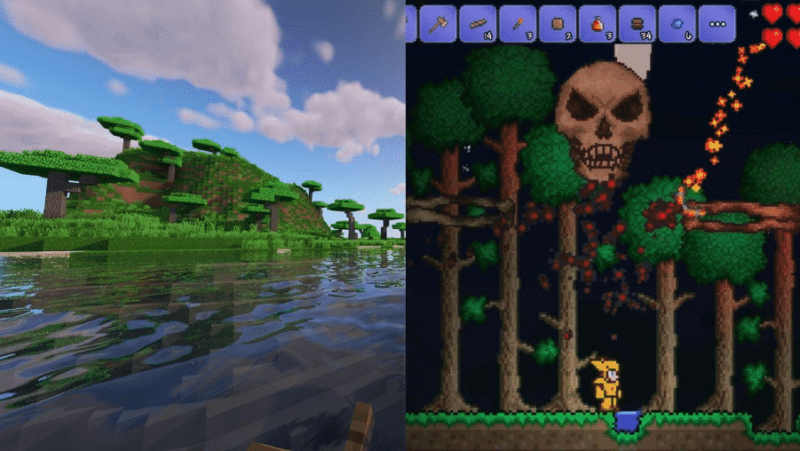Select the axe hotbar slot
800x451 pixels.
[x=438, y=23]
